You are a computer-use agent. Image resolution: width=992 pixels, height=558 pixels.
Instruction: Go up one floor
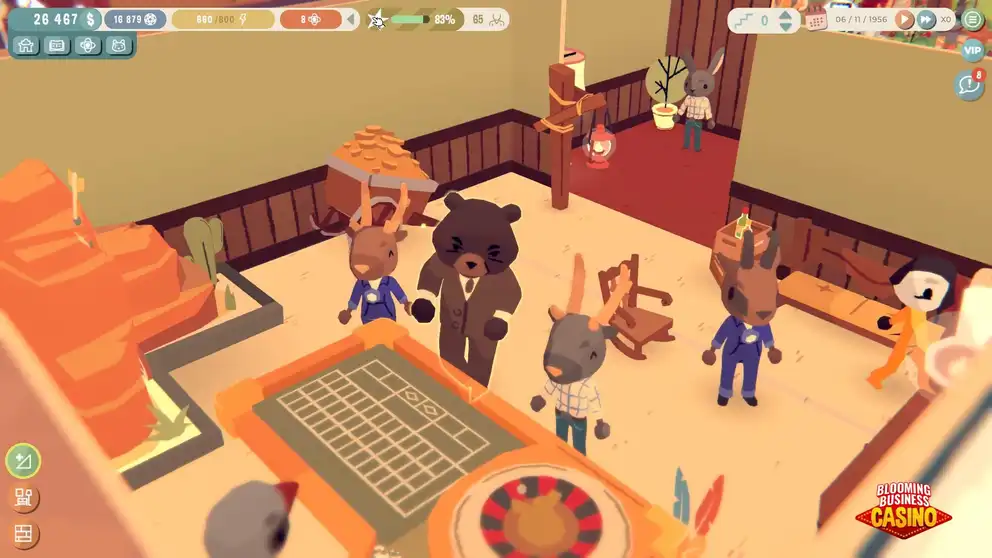(785, 14)
